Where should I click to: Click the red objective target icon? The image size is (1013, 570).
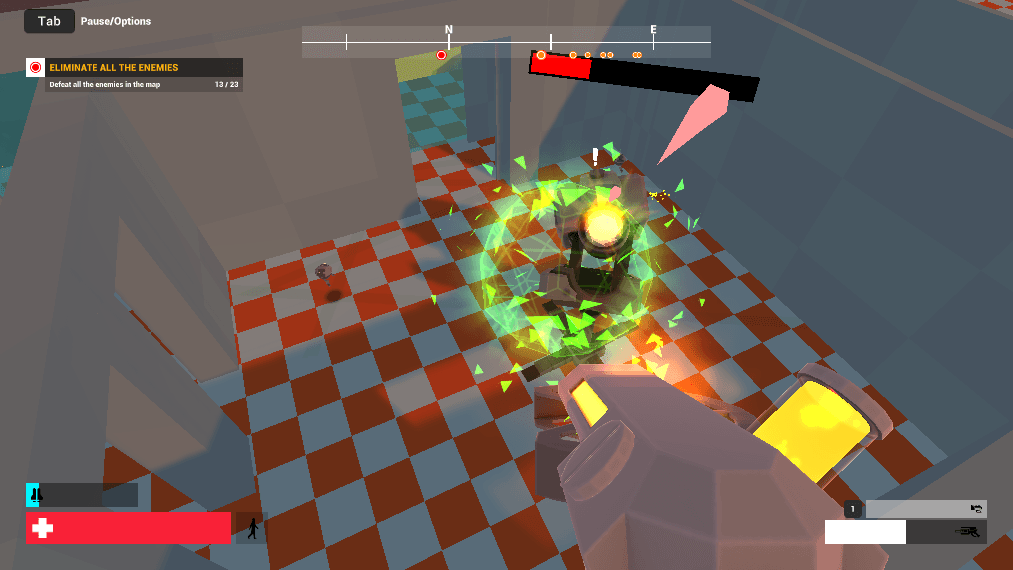tap(36, 68)
